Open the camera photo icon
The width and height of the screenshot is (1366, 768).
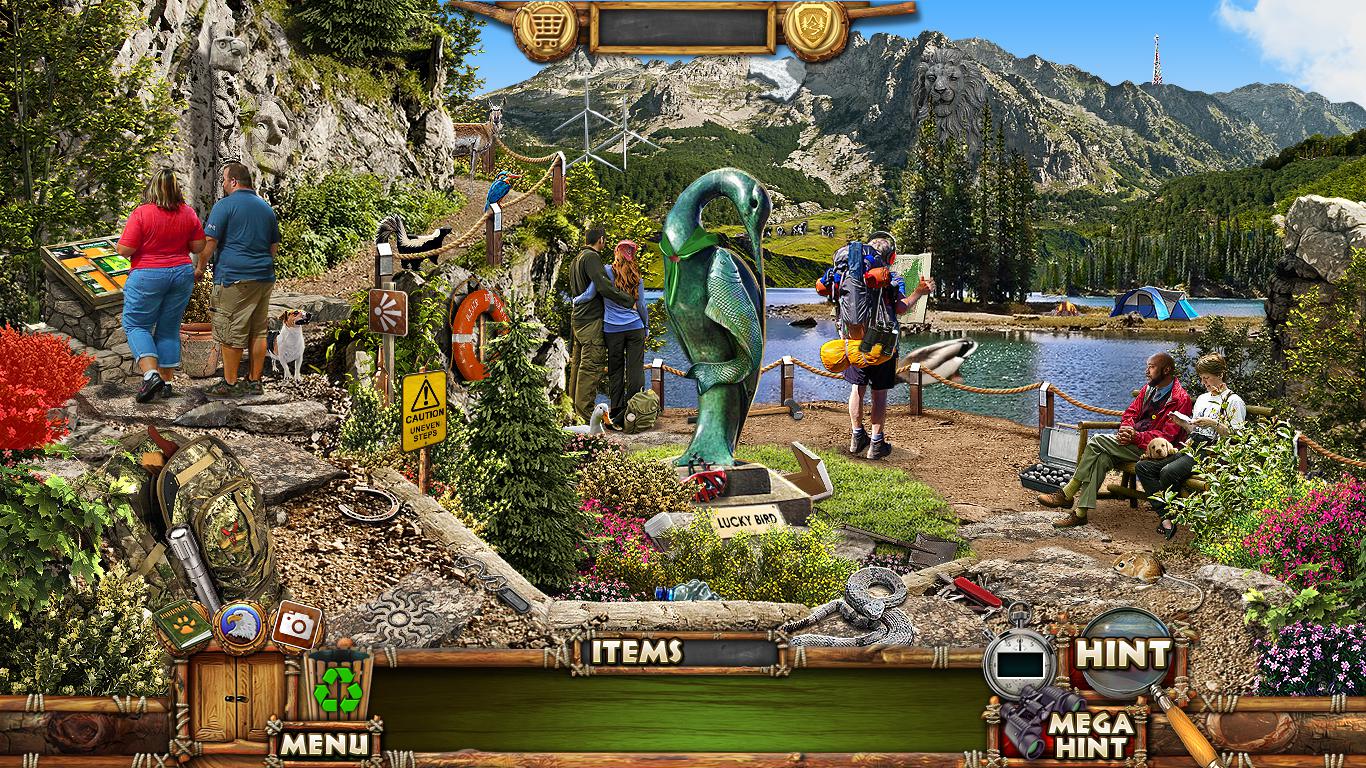coord(296,625)
